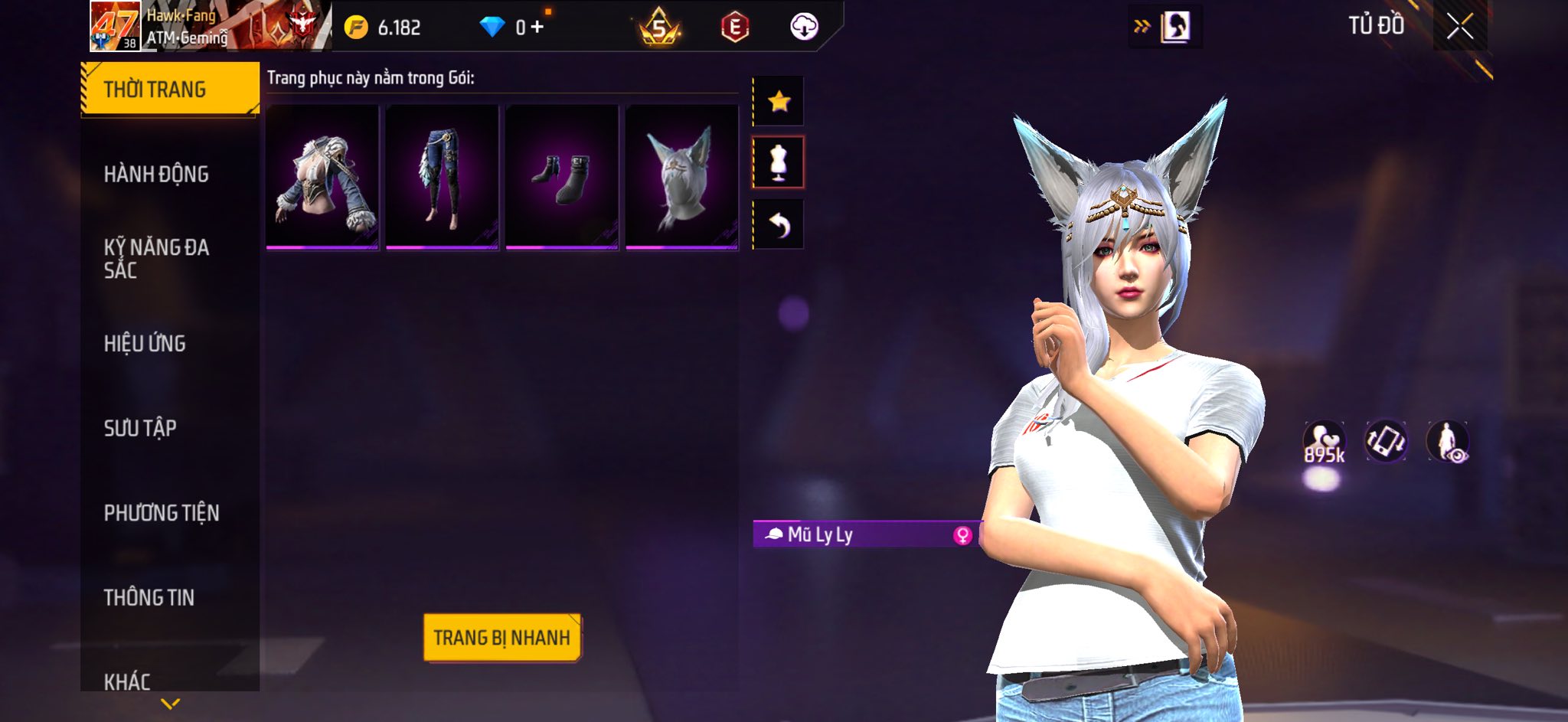Screen dimensions: 1568x722
Task: Select the KỸ NĂNG ĐA SẮC tab
Action: coord(156,259)
